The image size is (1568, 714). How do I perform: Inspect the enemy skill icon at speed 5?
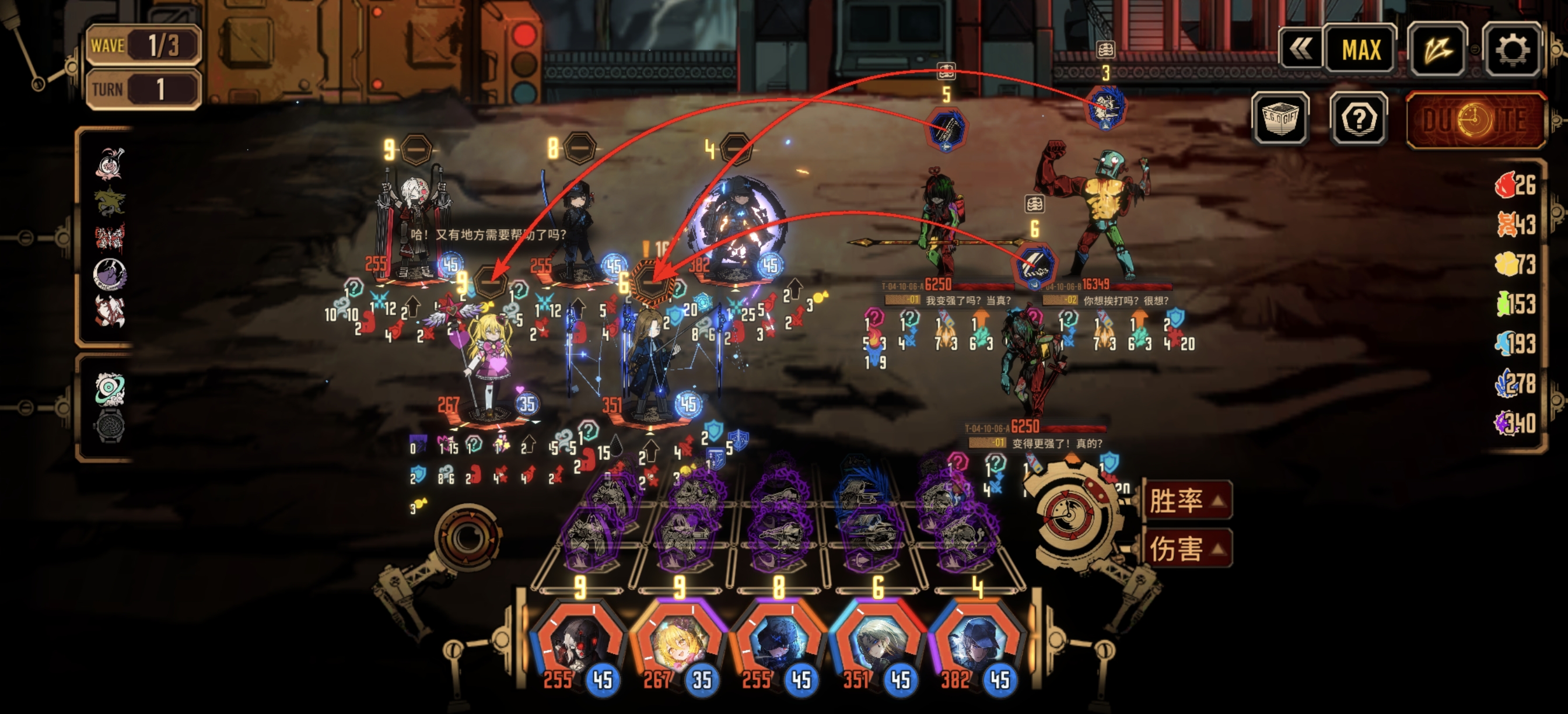click(946, 129)
